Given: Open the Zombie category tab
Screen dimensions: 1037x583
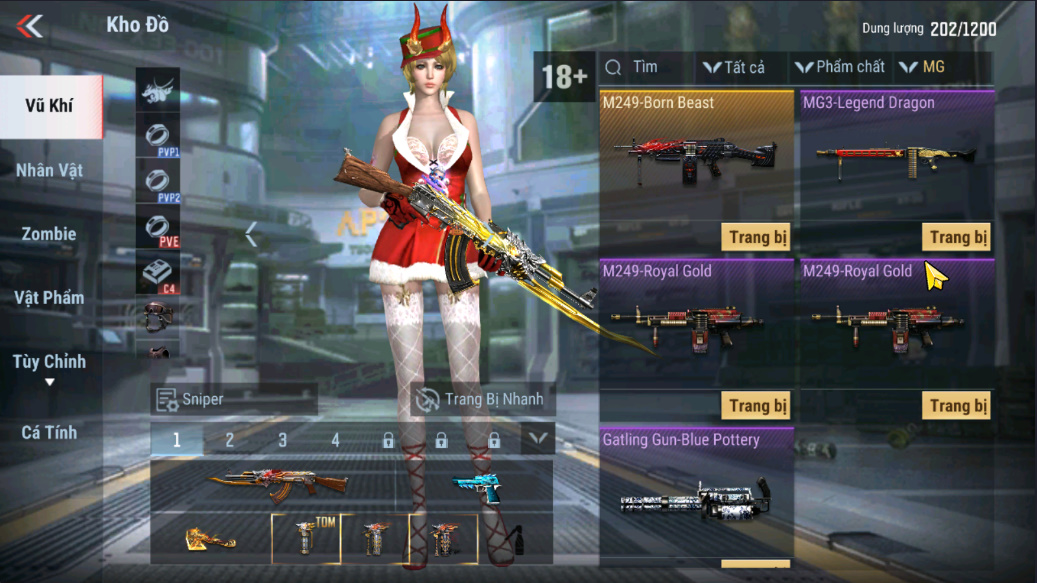Looking at the screenshot, I should 50,234.
